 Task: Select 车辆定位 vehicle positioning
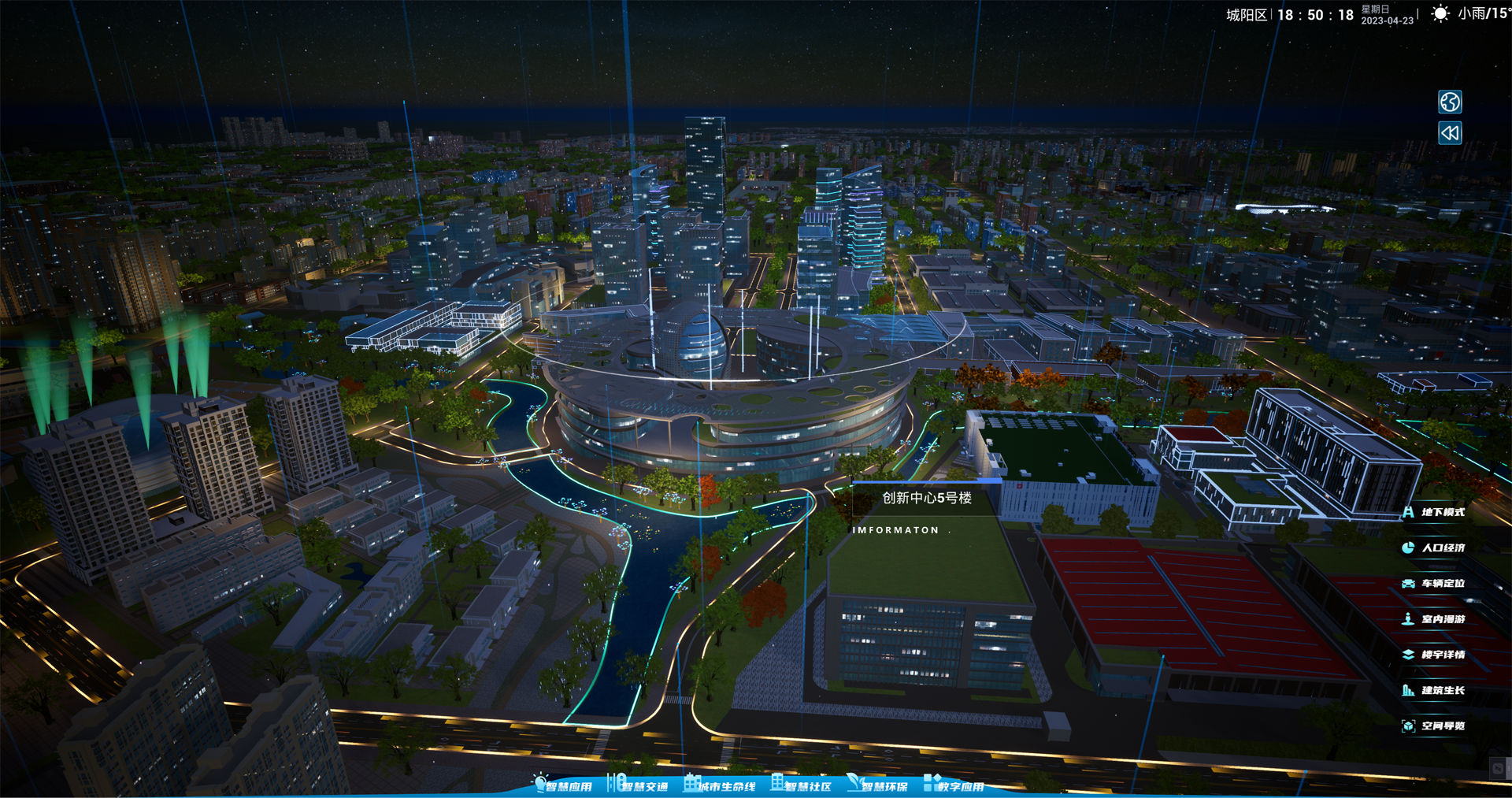(1435, 584)
